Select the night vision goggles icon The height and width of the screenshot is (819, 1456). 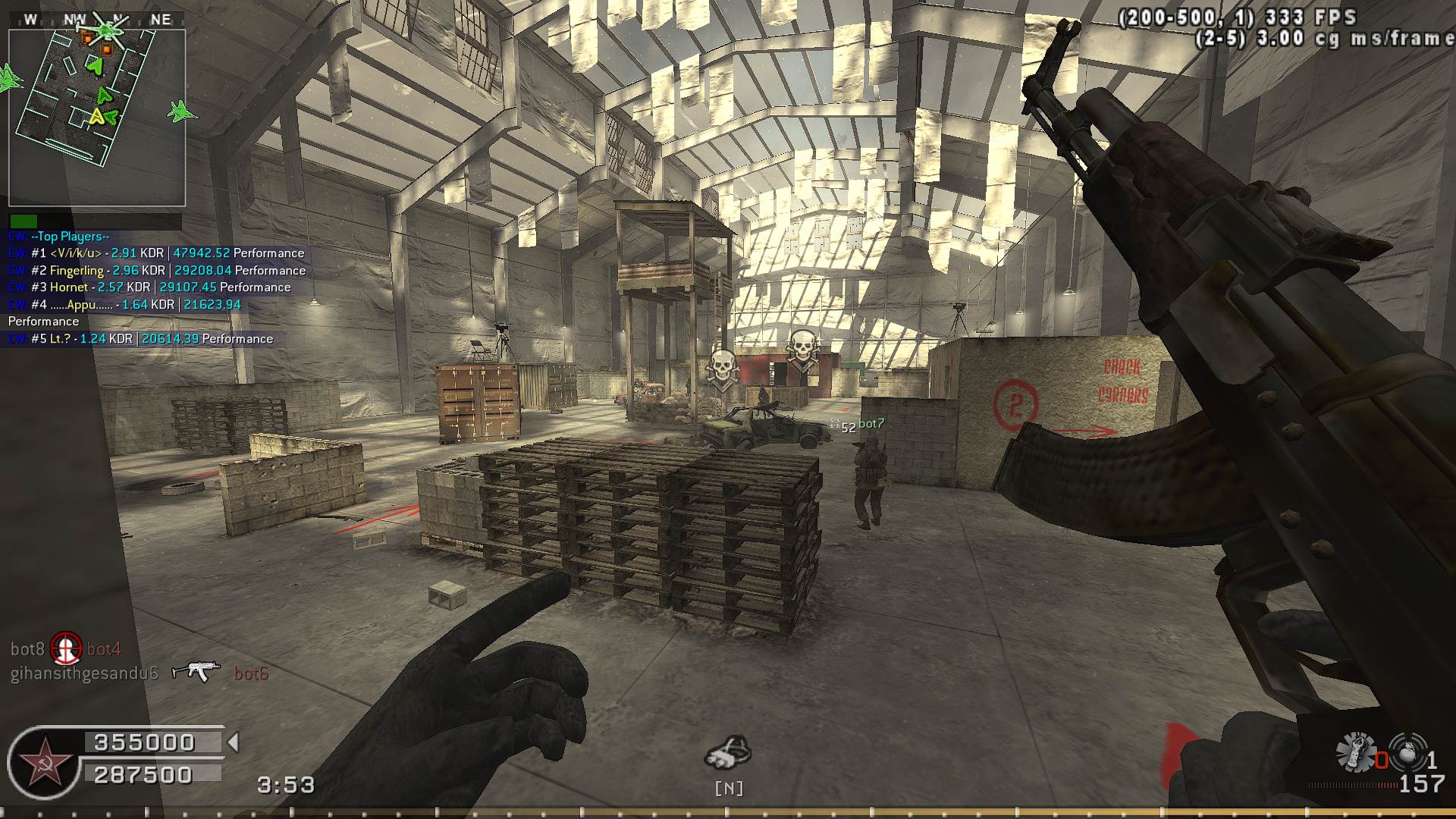pos(728,754)
